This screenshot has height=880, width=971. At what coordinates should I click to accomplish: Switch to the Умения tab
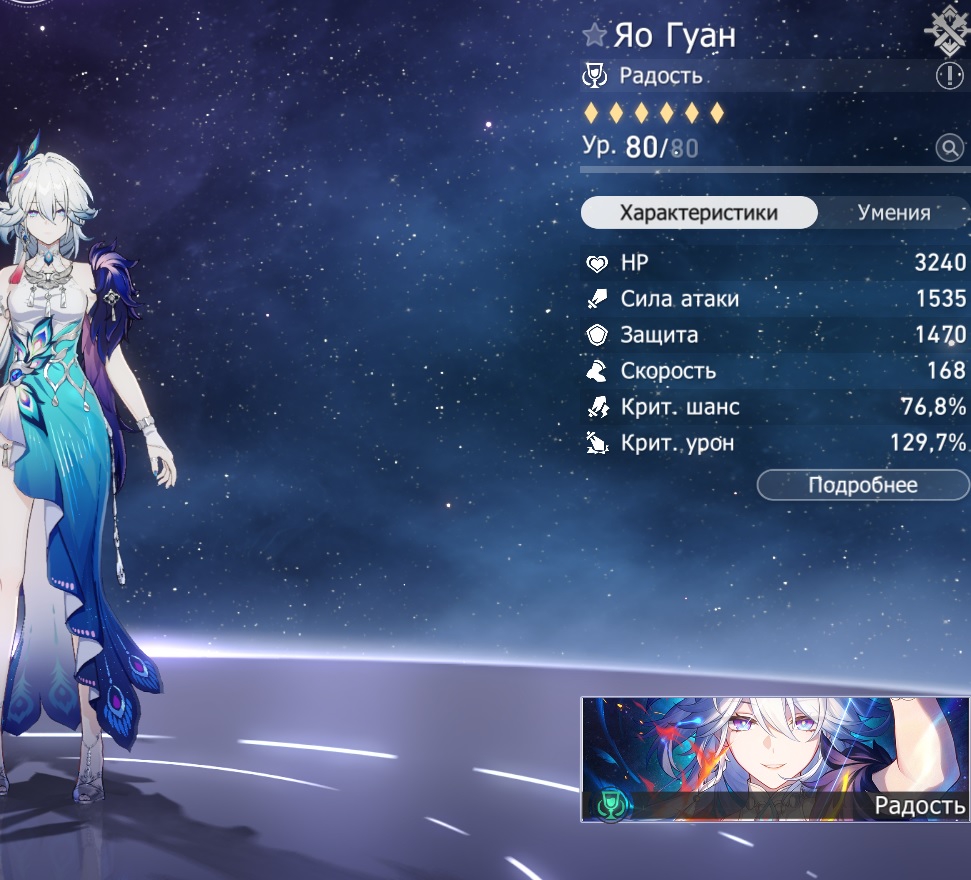click(x=893, y=213)
